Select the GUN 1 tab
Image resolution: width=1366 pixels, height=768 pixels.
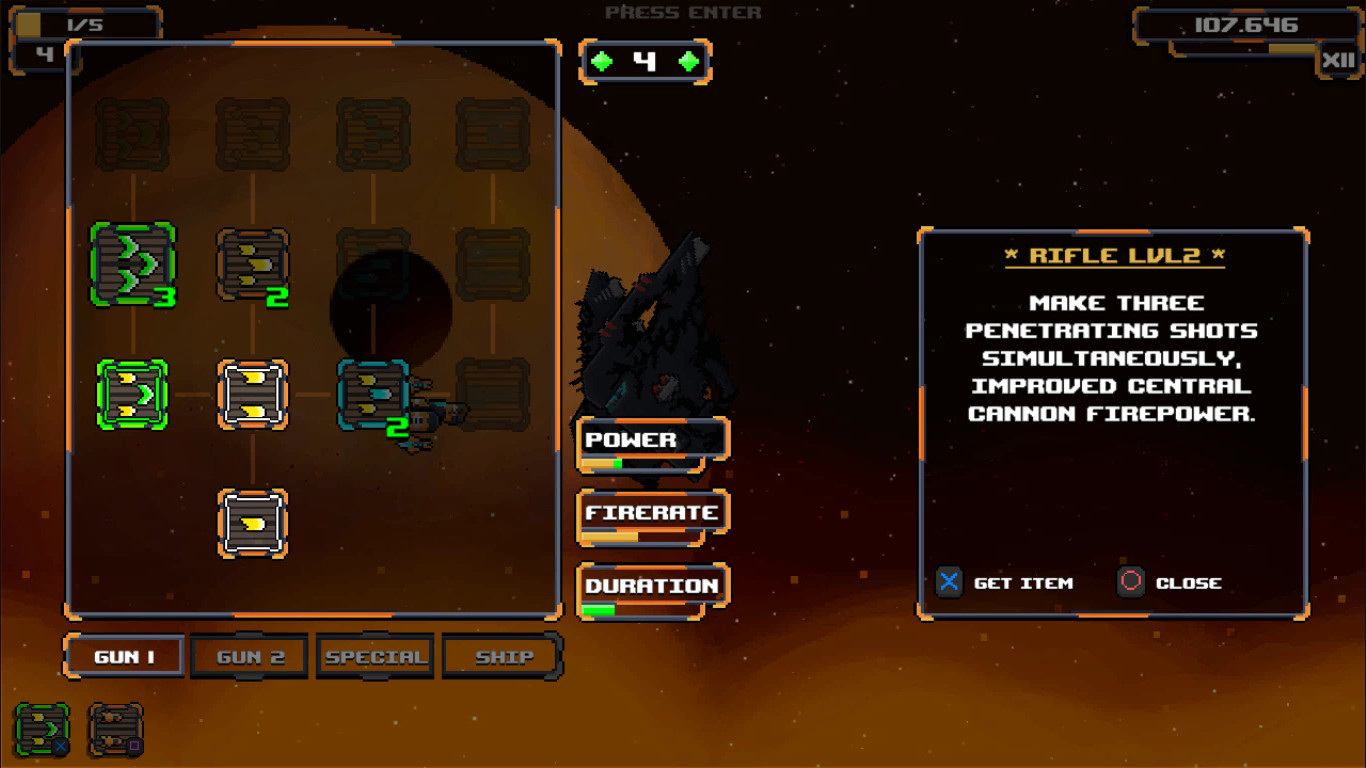124,656
